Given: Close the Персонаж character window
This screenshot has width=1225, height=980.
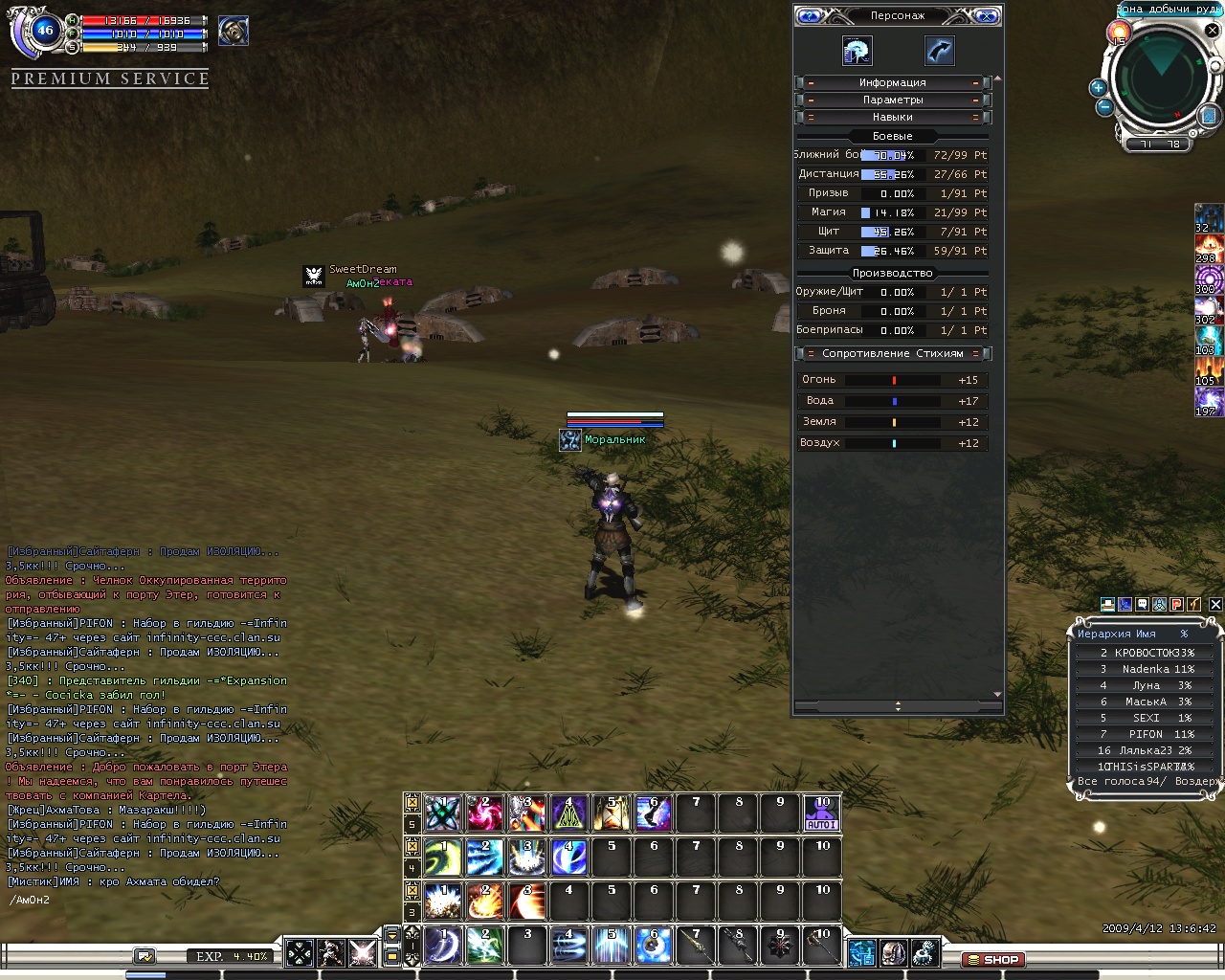Looking at the screenshot, I should [986, 15].
